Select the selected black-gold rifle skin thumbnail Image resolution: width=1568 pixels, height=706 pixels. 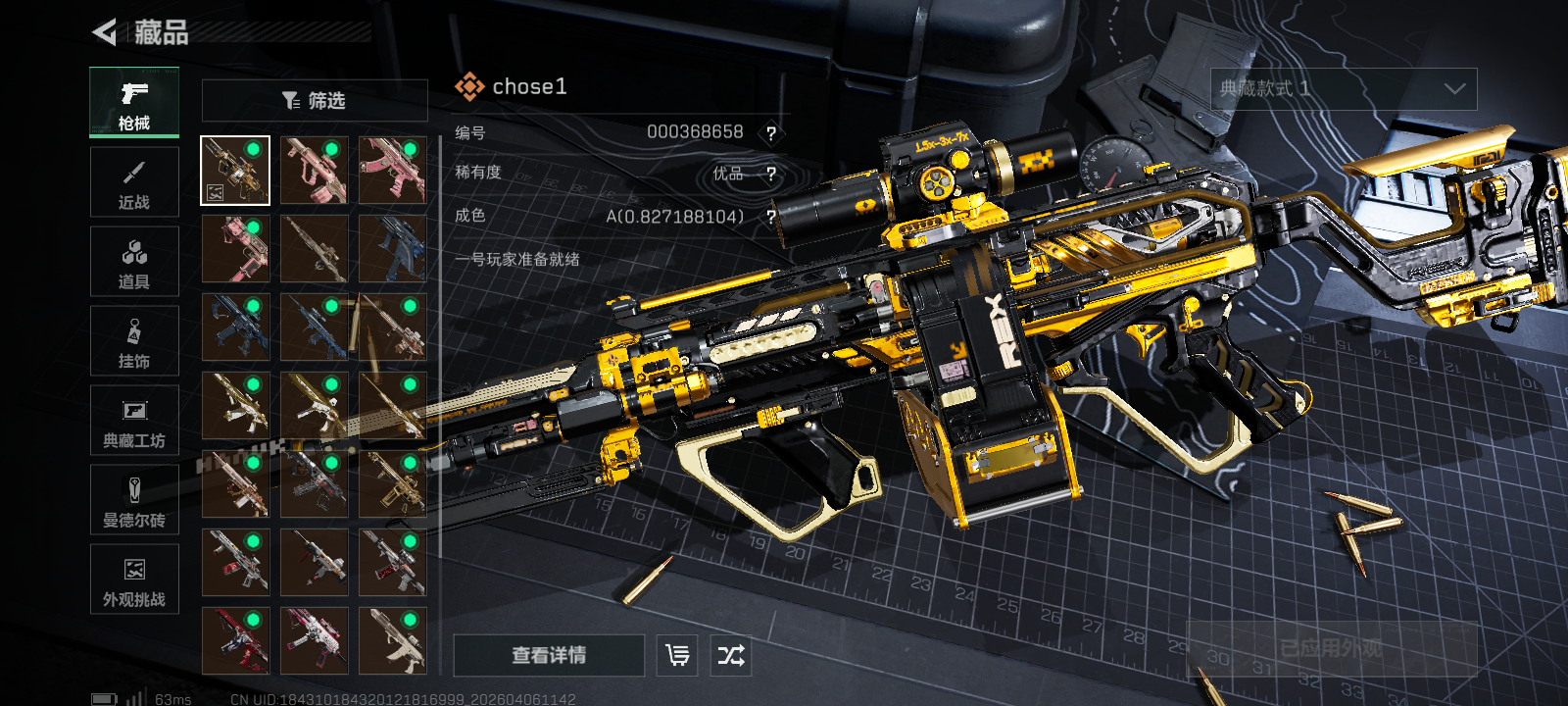[x=235, y=171]
